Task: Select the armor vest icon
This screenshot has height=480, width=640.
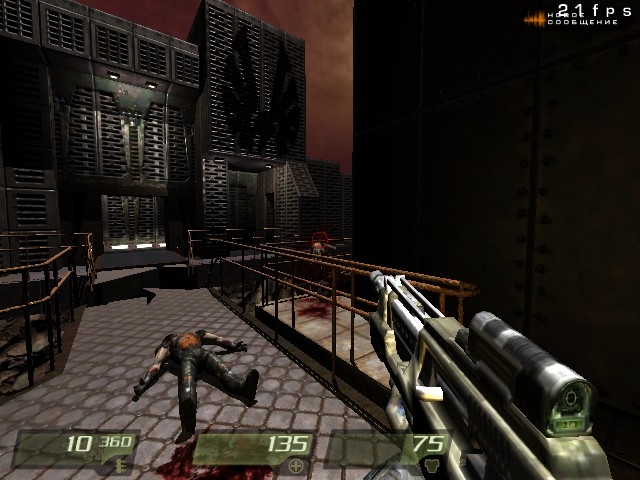Action: (433, 465)
